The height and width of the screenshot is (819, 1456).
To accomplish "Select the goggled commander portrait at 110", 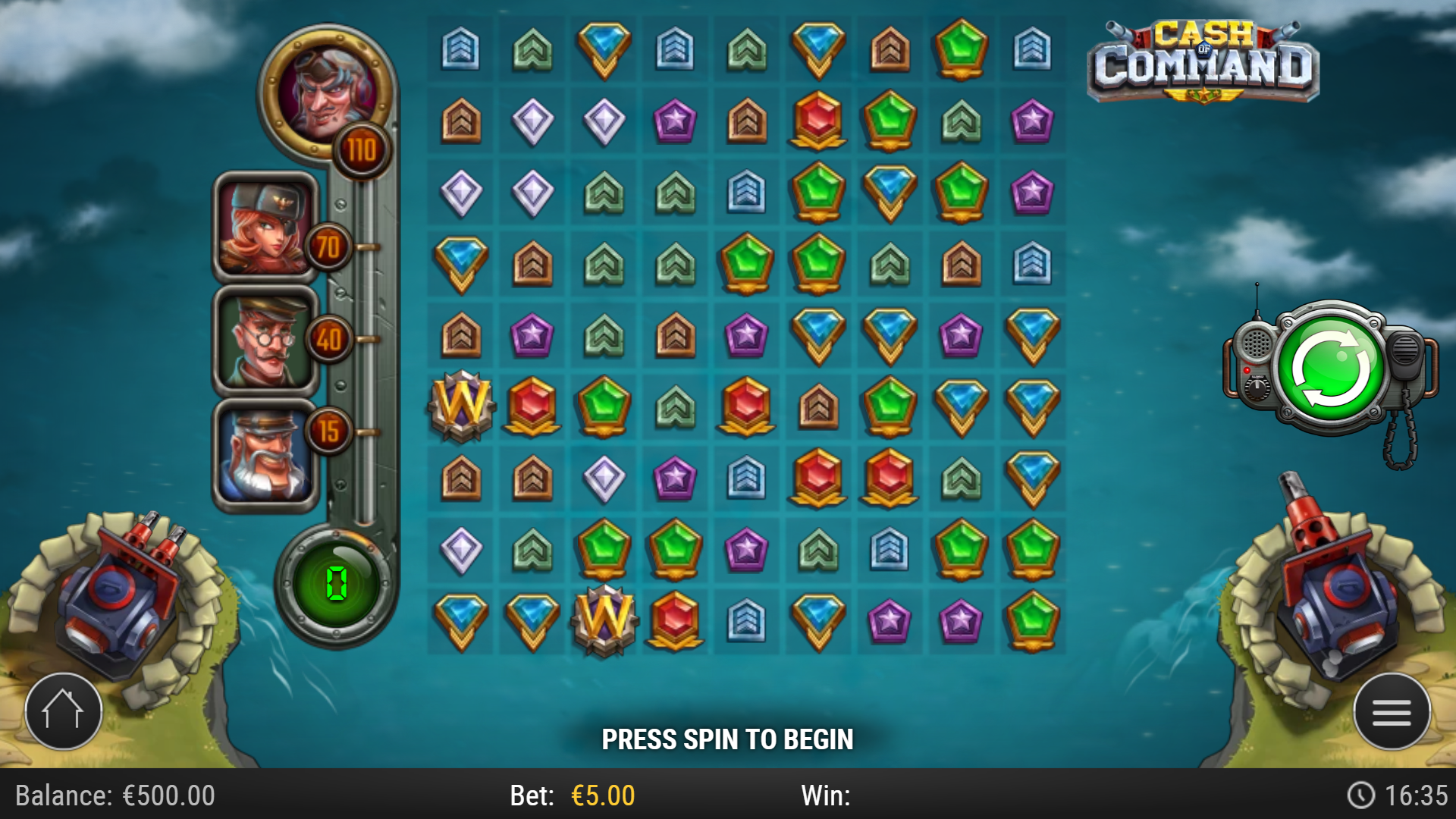I will [327, 91].
